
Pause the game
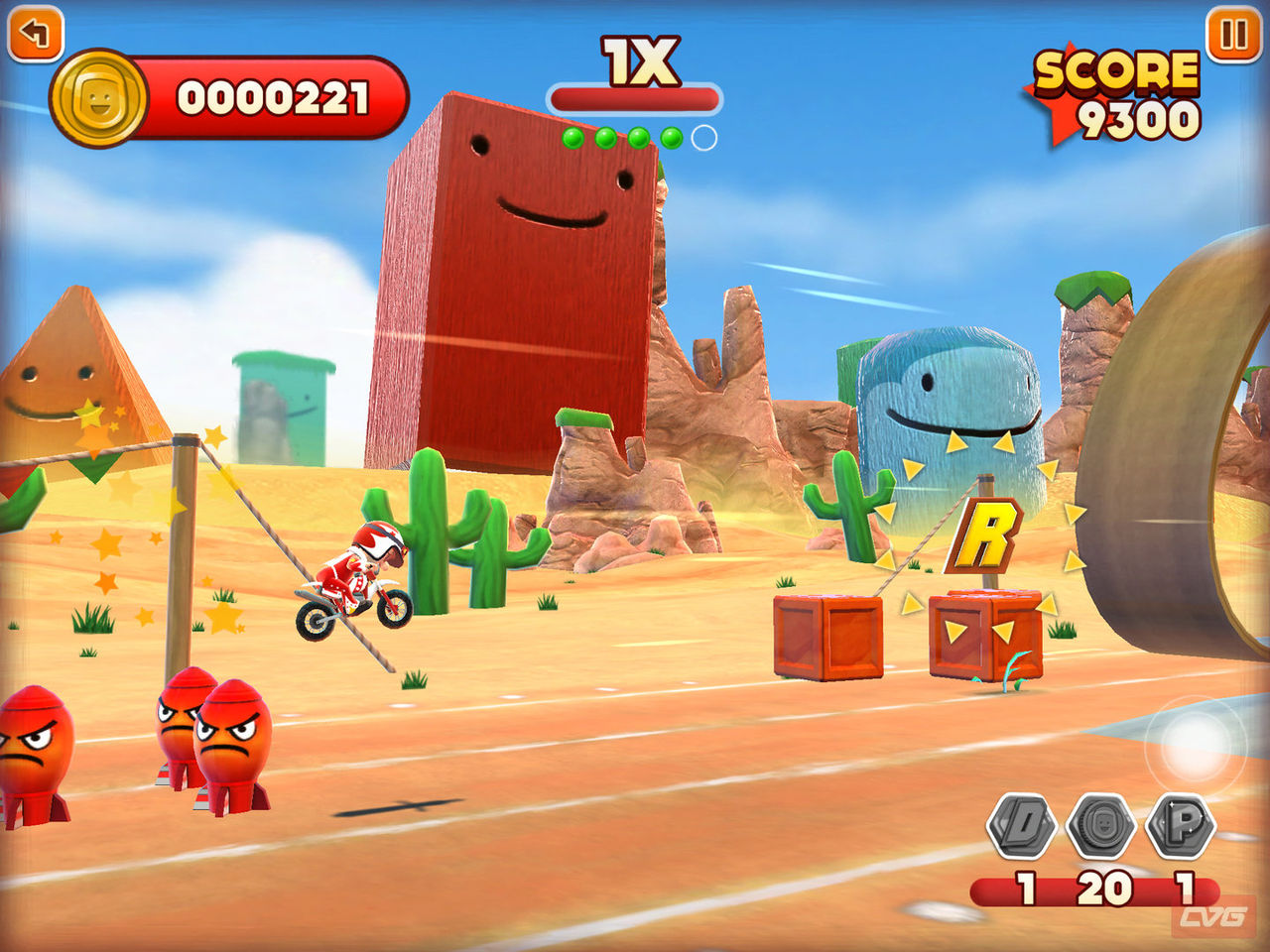(1233, 35)
